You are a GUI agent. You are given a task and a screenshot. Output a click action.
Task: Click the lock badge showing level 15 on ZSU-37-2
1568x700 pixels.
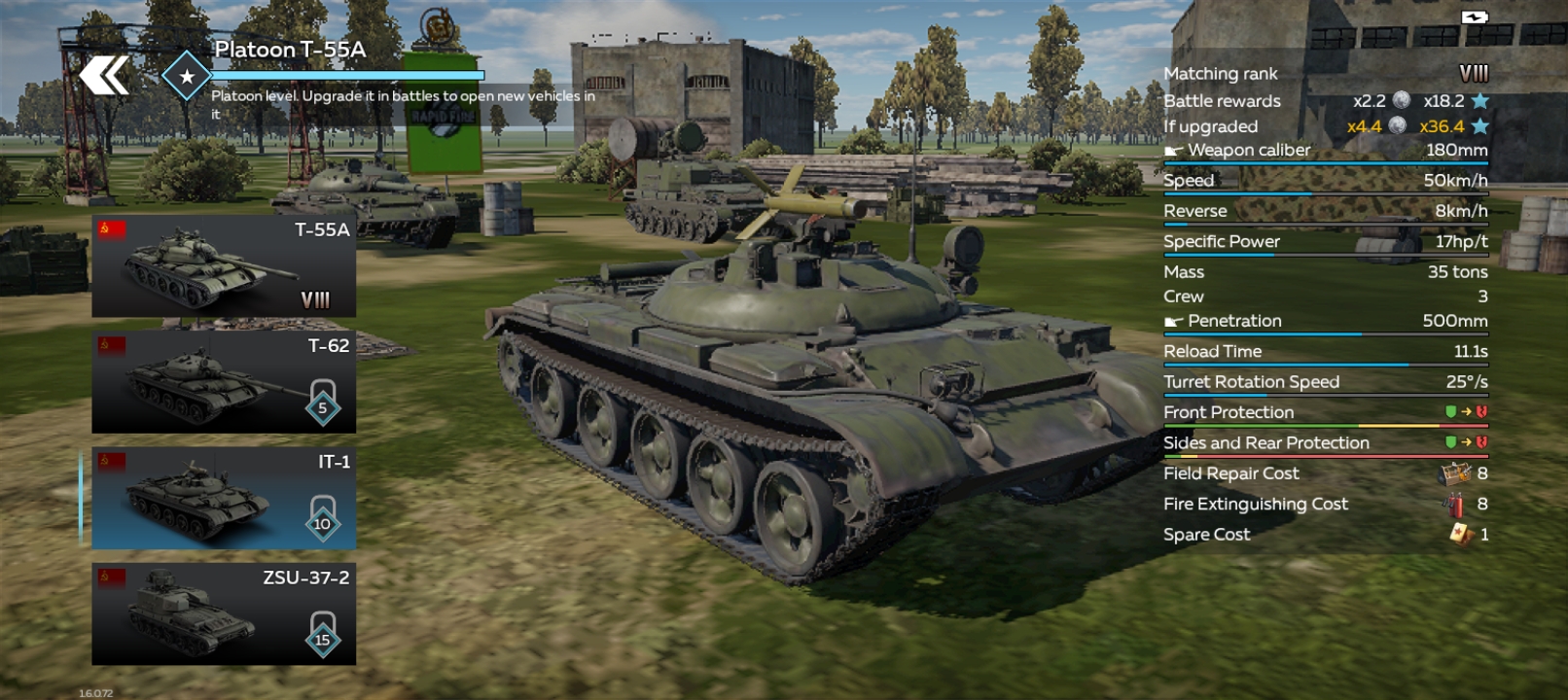click(x=321, y=634)
